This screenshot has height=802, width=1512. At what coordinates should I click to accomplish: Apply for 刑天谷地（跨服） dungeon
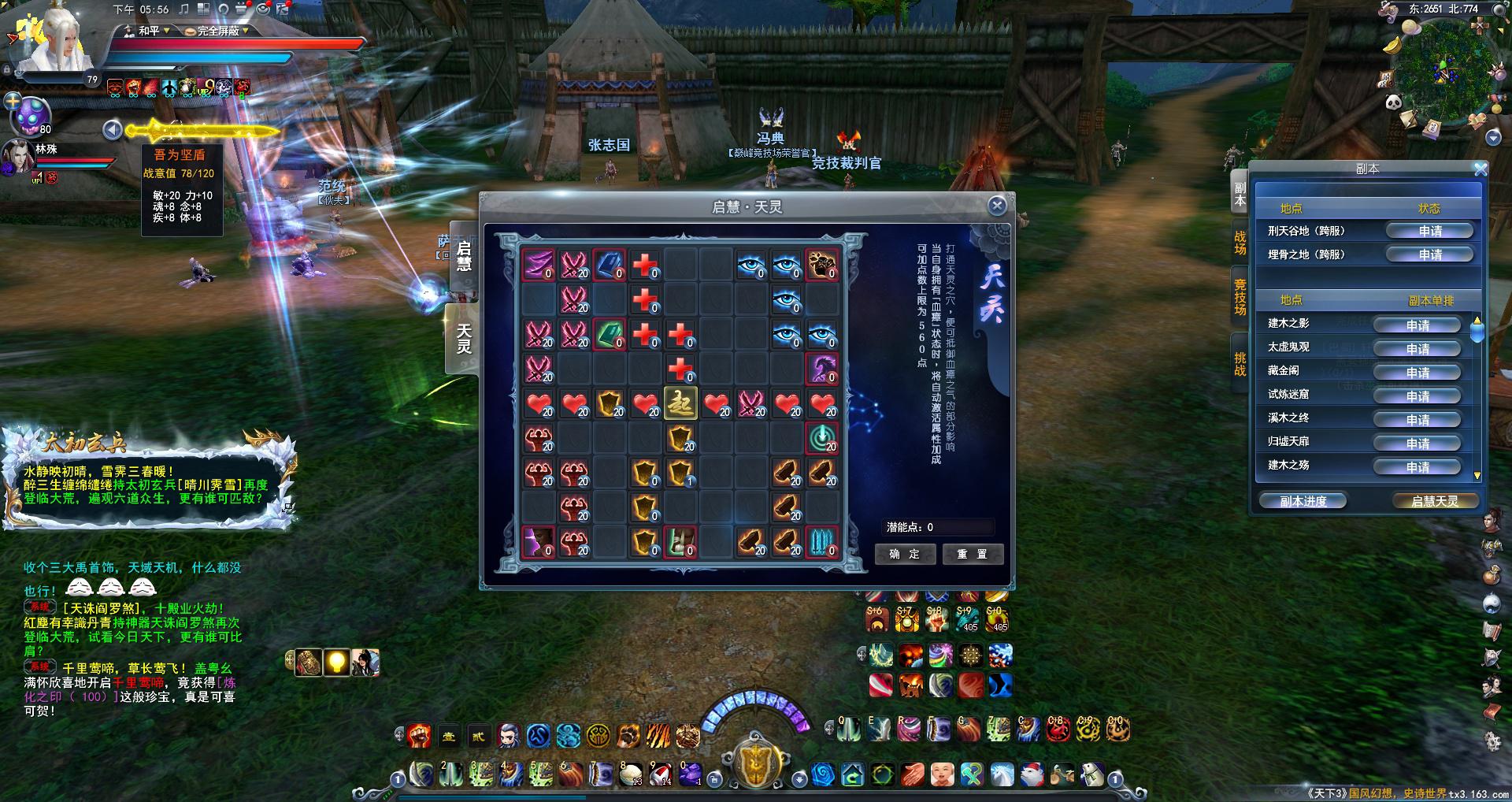point(1429,231)
